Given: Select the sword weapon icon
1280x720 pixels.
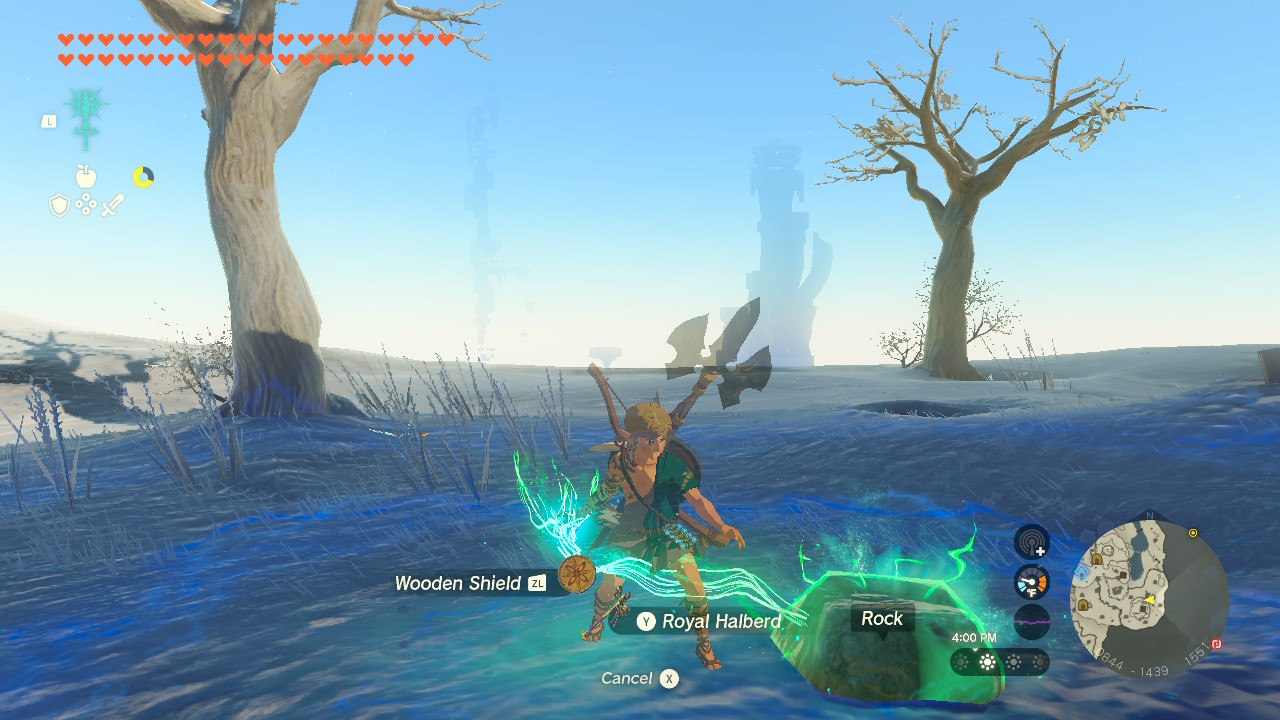Looking at the screenshot, I should 114,204.
